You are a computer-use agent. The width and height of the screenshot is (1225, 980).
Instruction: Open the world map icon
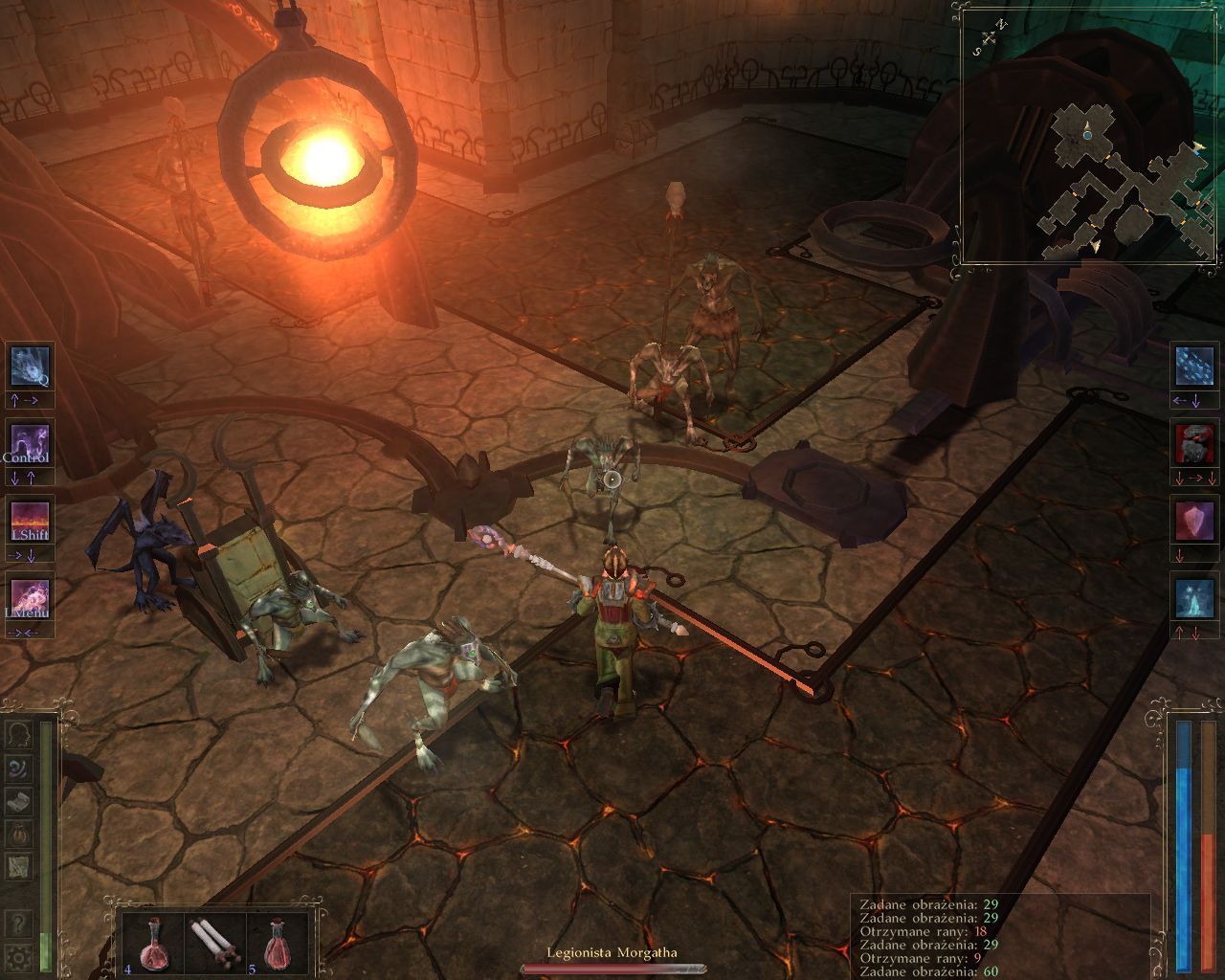(21, 864)
